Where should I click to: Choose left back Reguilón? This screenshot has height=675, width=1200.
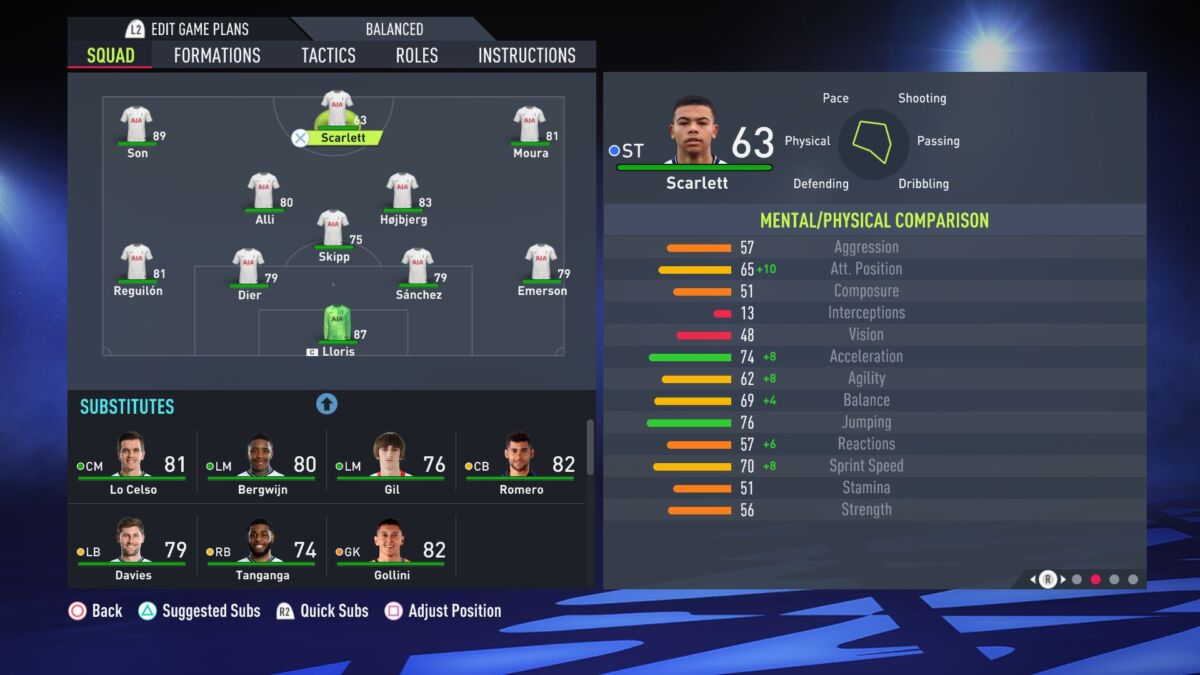click(137, 263)
